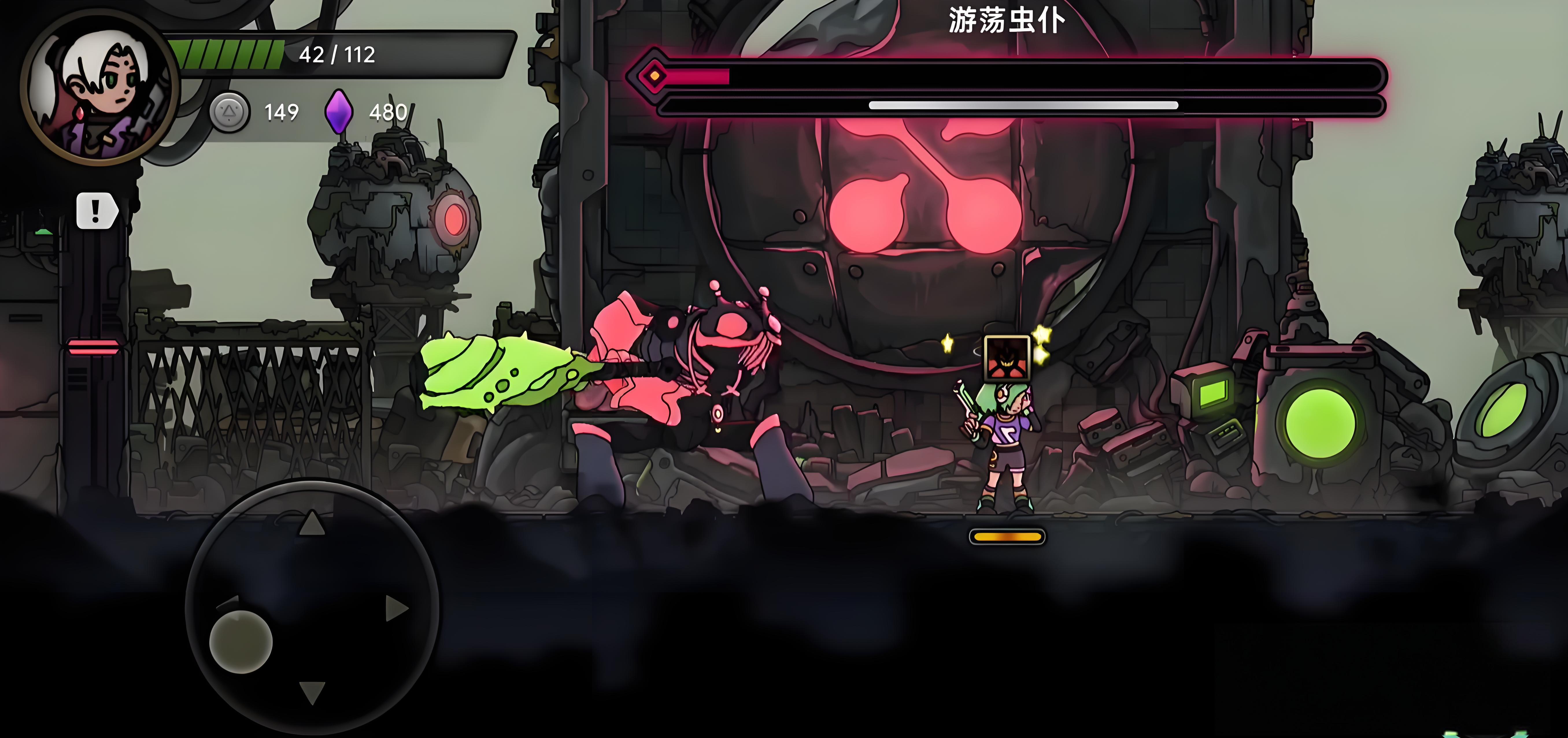The width and height of the screenshot is (1568, 738).
Task: Open the character portrait panel
Action: click(x=99, y=87)
